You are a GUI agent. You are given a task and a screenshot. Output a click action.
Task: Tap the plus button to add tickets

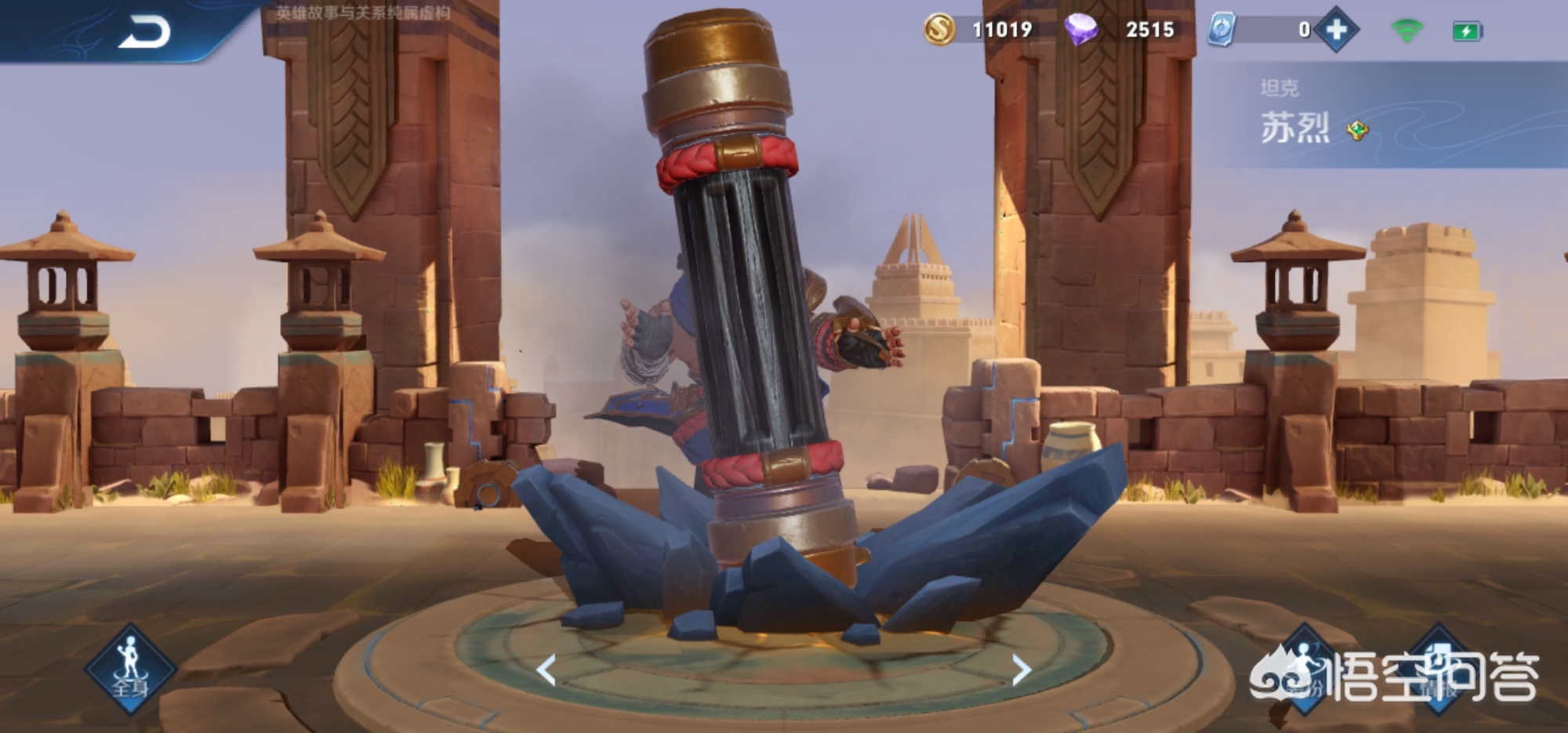click(x=1337, y=31)
